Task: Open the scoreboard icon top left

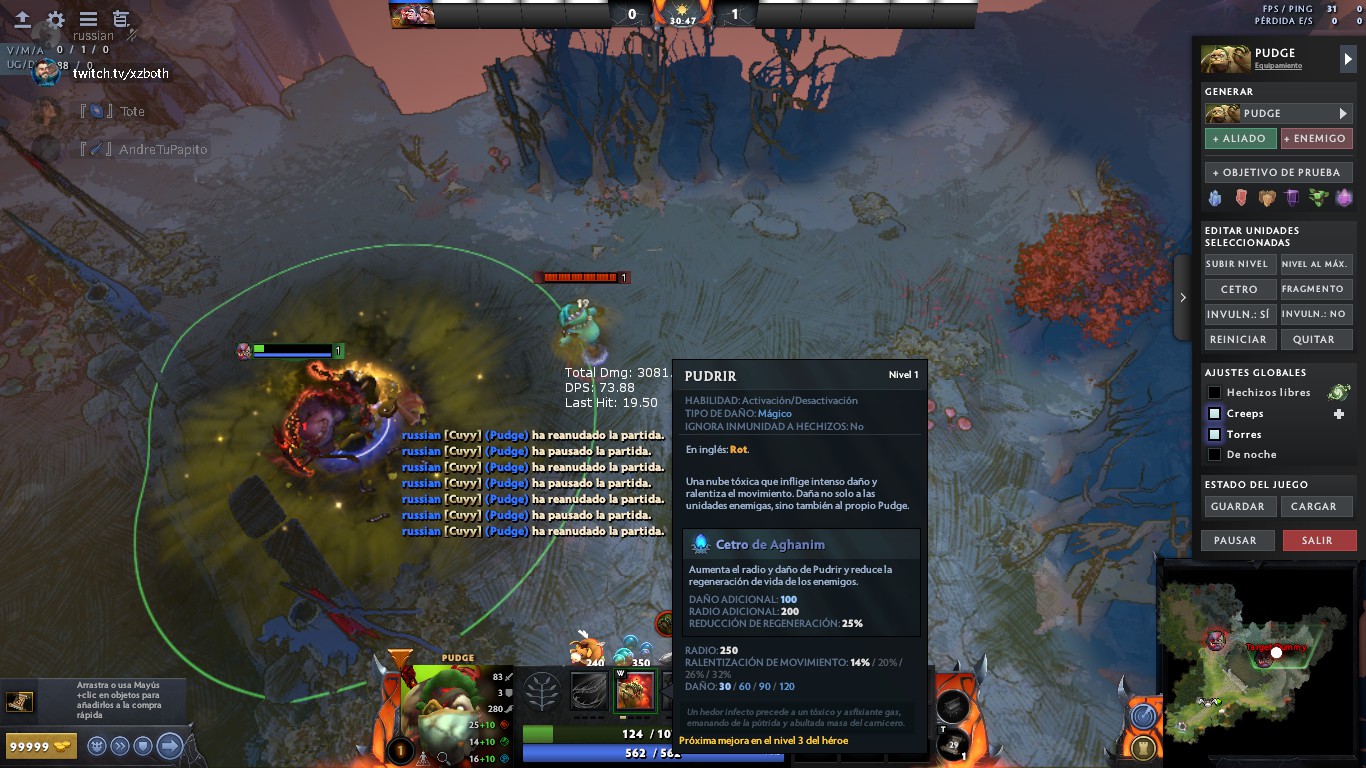Action: click(x=120, y=19)
